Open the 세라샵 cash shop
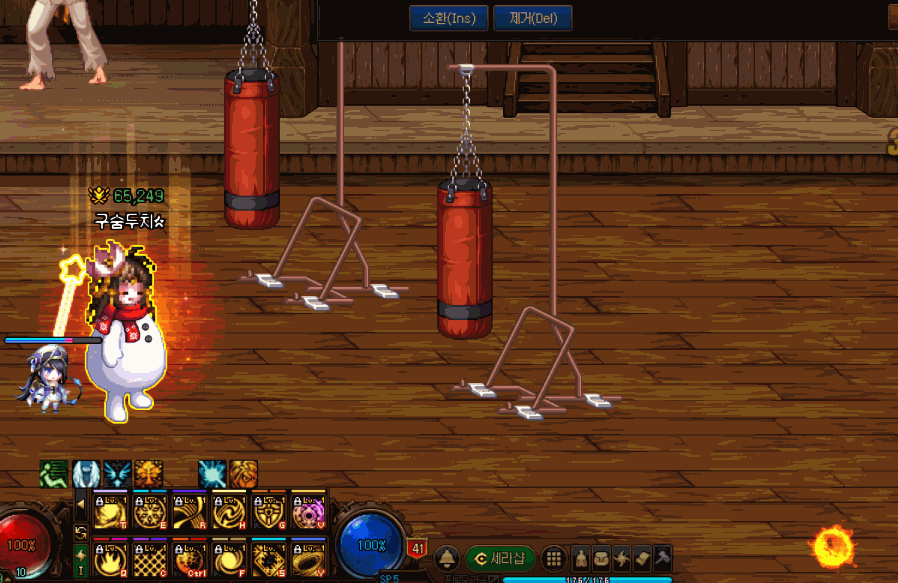 coord(501,558)
